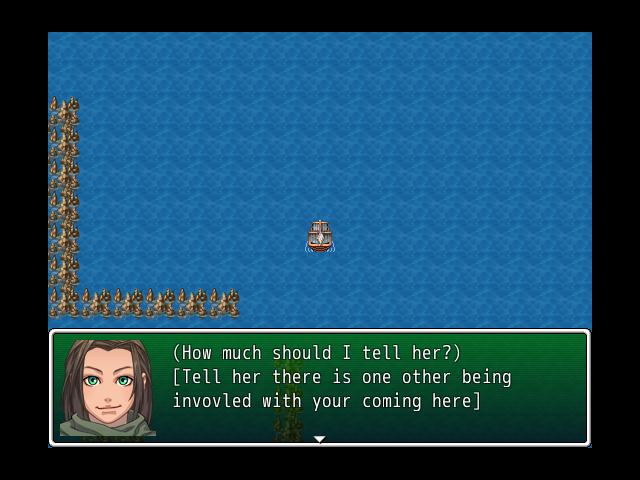Advance dialogue using the white arrow indicator
Image resolution: width=640 pixels, height=480 pixels.
319,438
